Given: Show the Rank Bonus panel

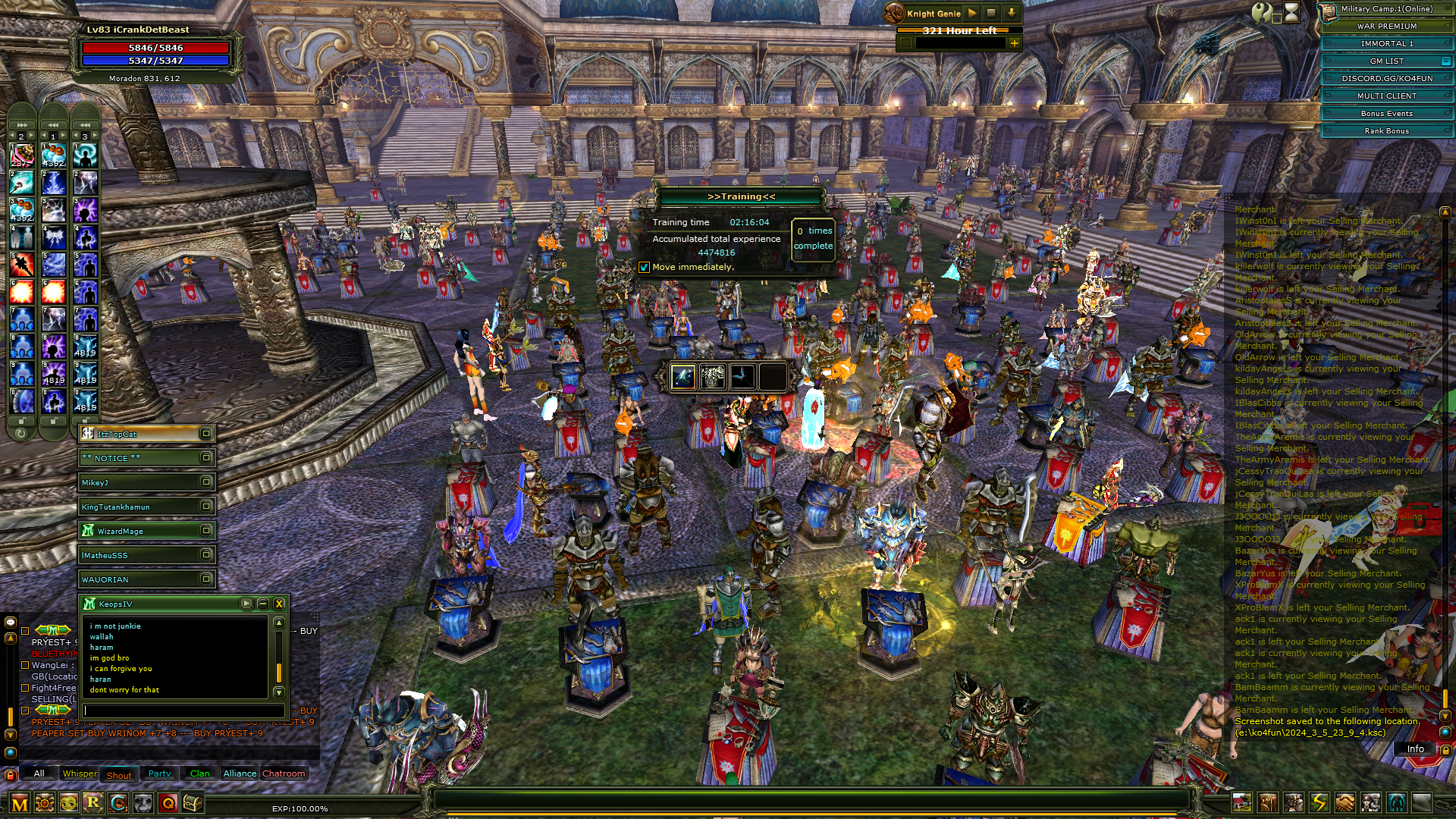Looking at the screenshot, I should click(1386, 130).
